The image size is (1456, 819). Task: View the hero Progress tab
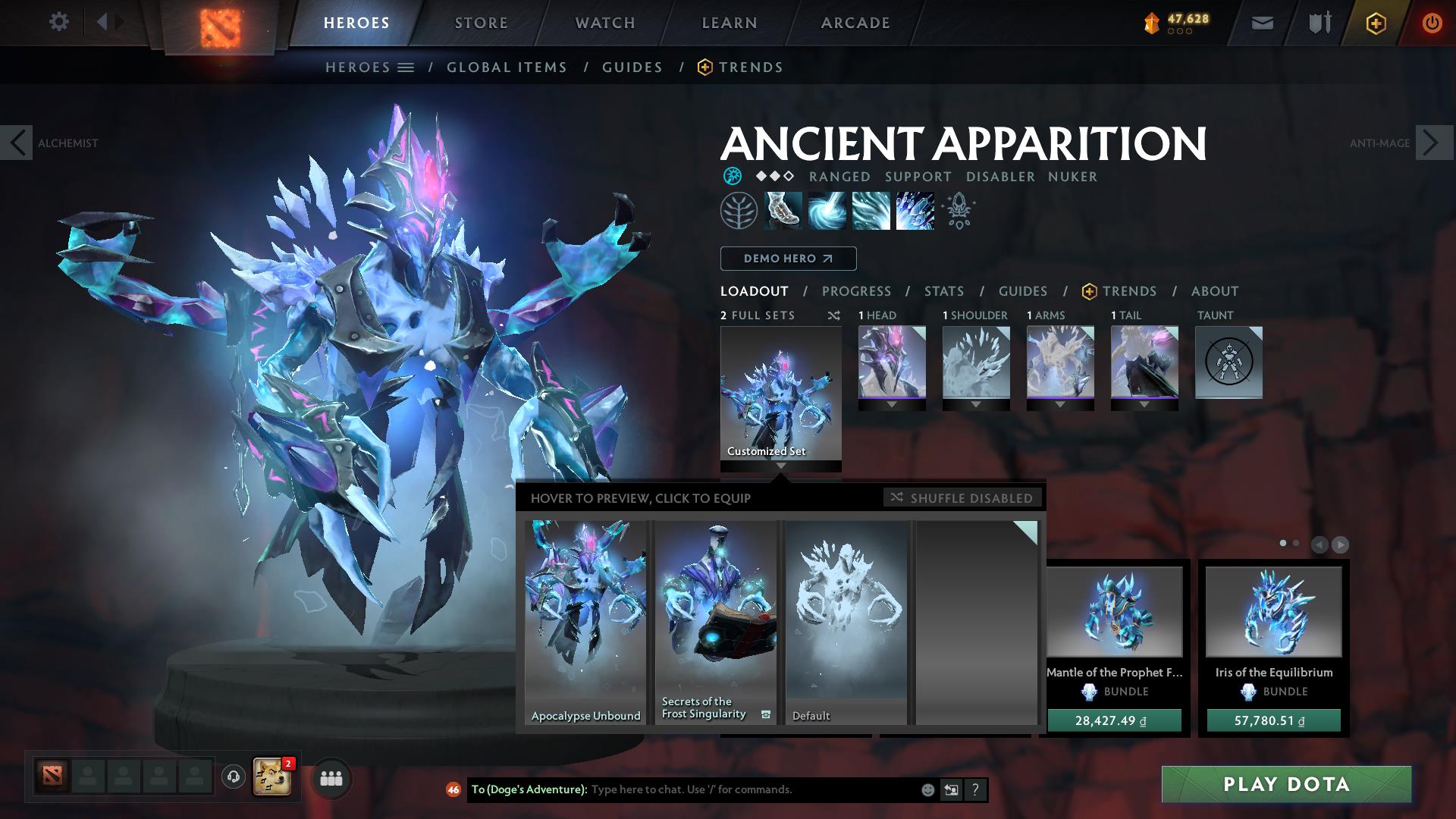tap(856, 291)
